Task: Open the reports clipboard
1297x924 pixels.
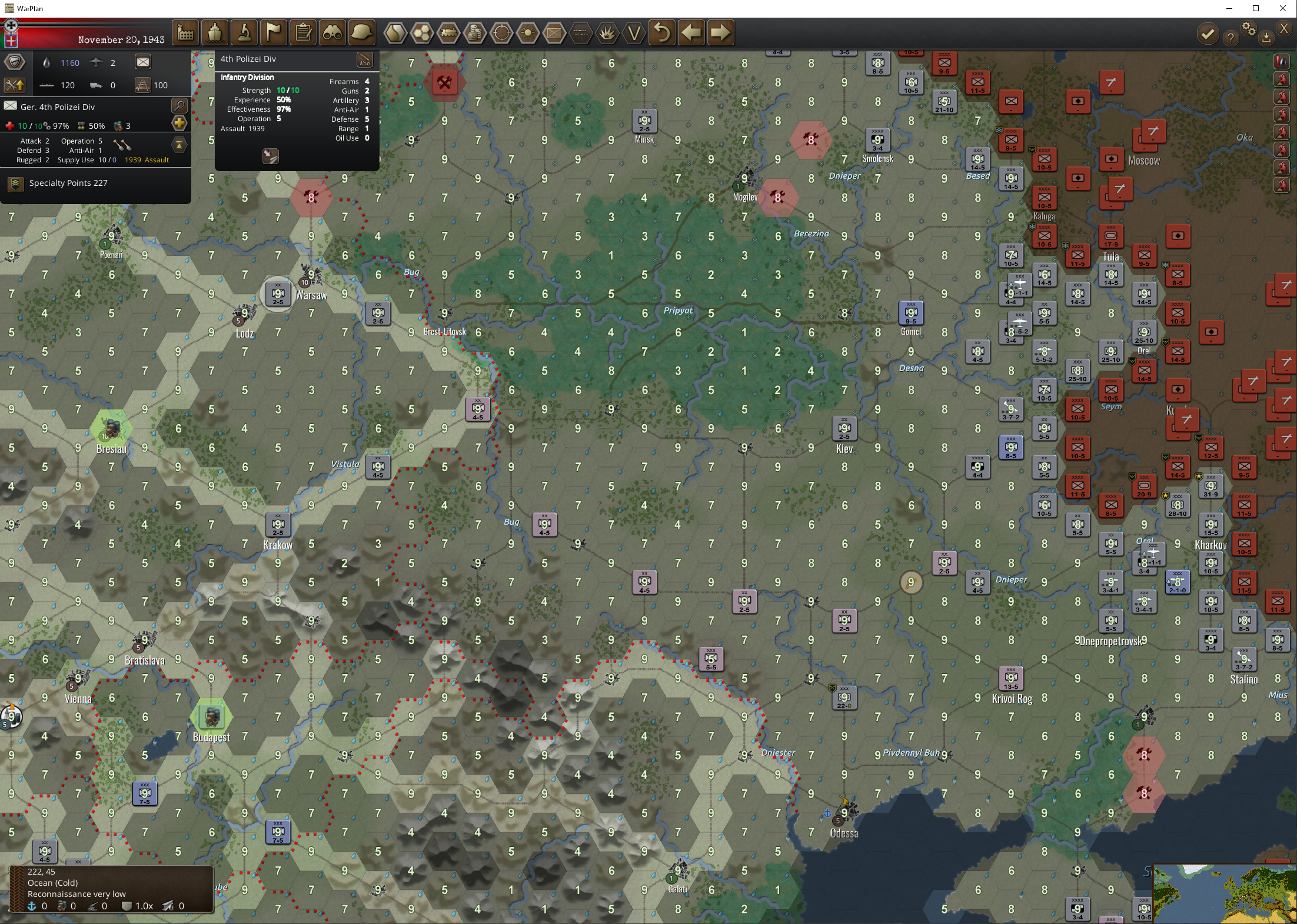Action: [x=303, y=32]
